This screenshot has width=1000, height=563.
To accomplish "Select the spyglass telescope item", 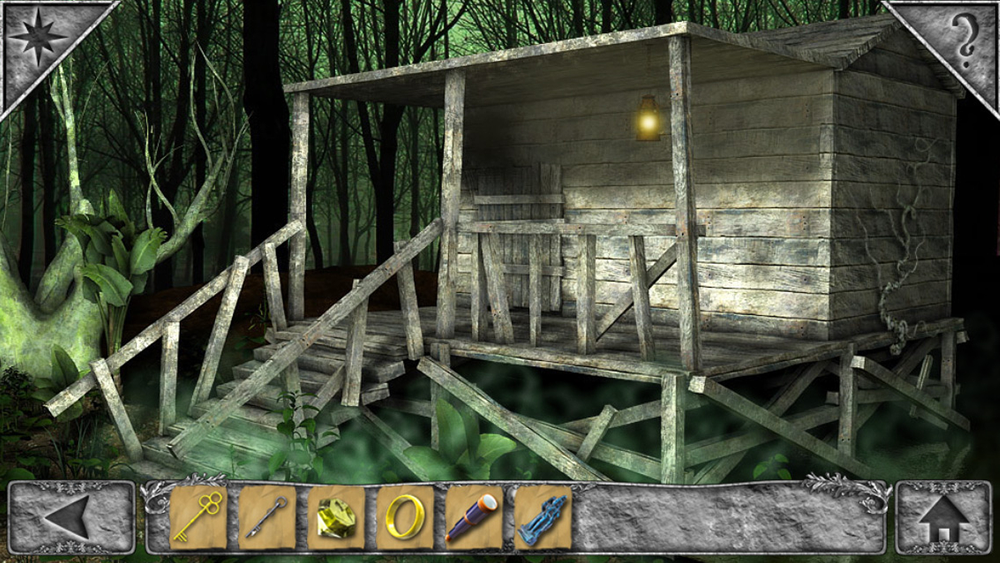I will point(473,517).
